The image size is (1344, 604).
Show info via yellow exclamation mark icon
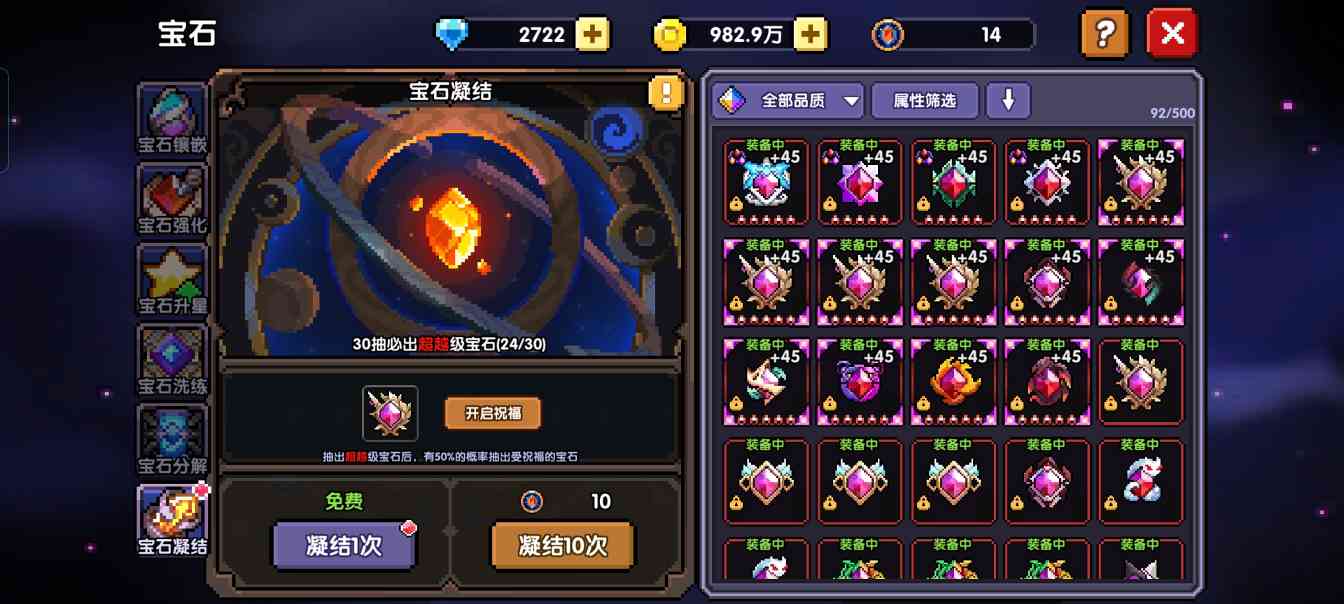click(x=665, y=93)
